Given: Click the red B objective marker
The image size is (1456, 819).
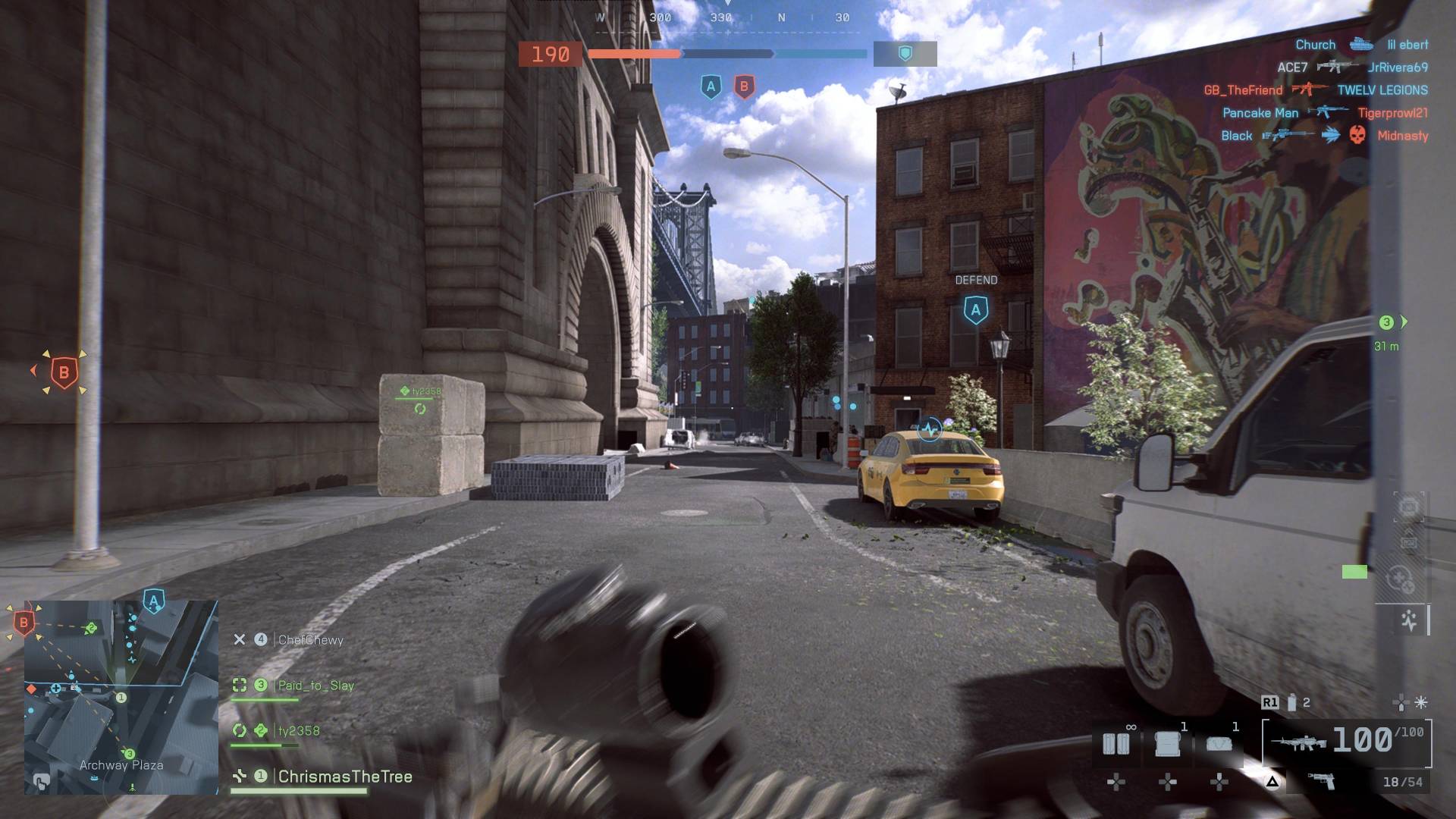Looking at the screenshot, I should (64, 372).
